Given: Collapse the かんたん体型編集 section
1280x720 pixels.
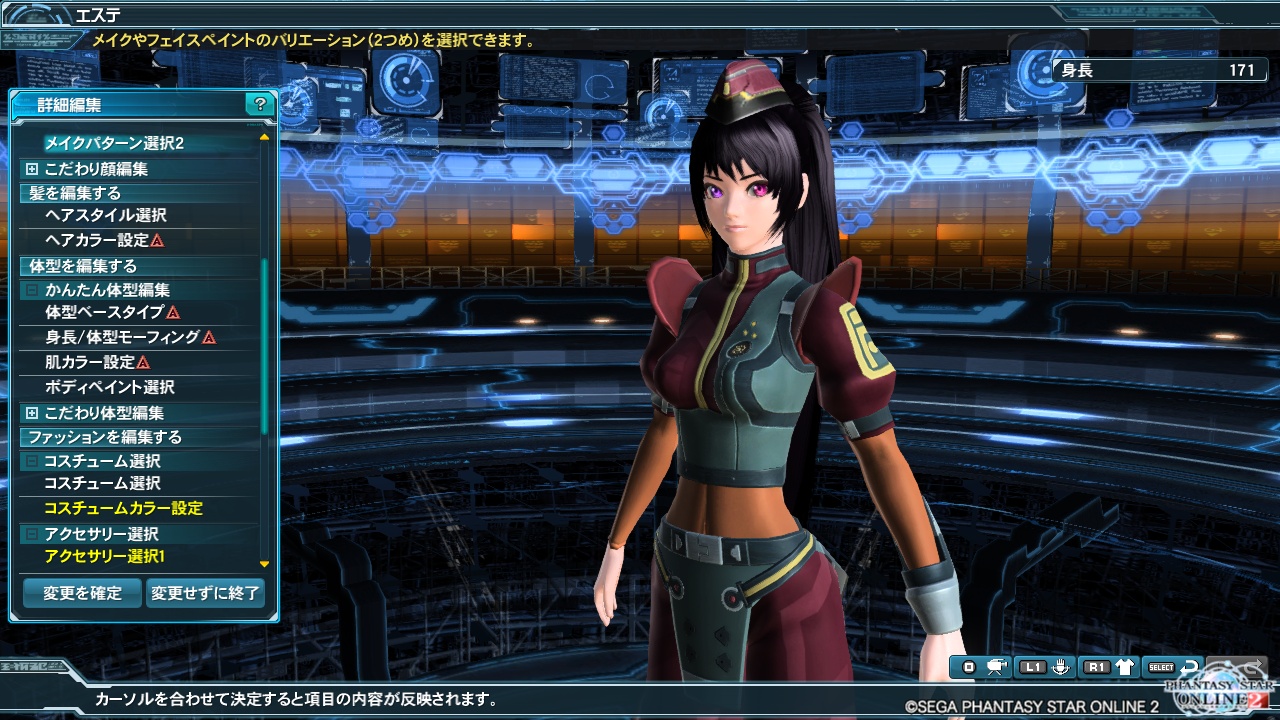Looking at the screenshot, I should [x=32, y=289].
